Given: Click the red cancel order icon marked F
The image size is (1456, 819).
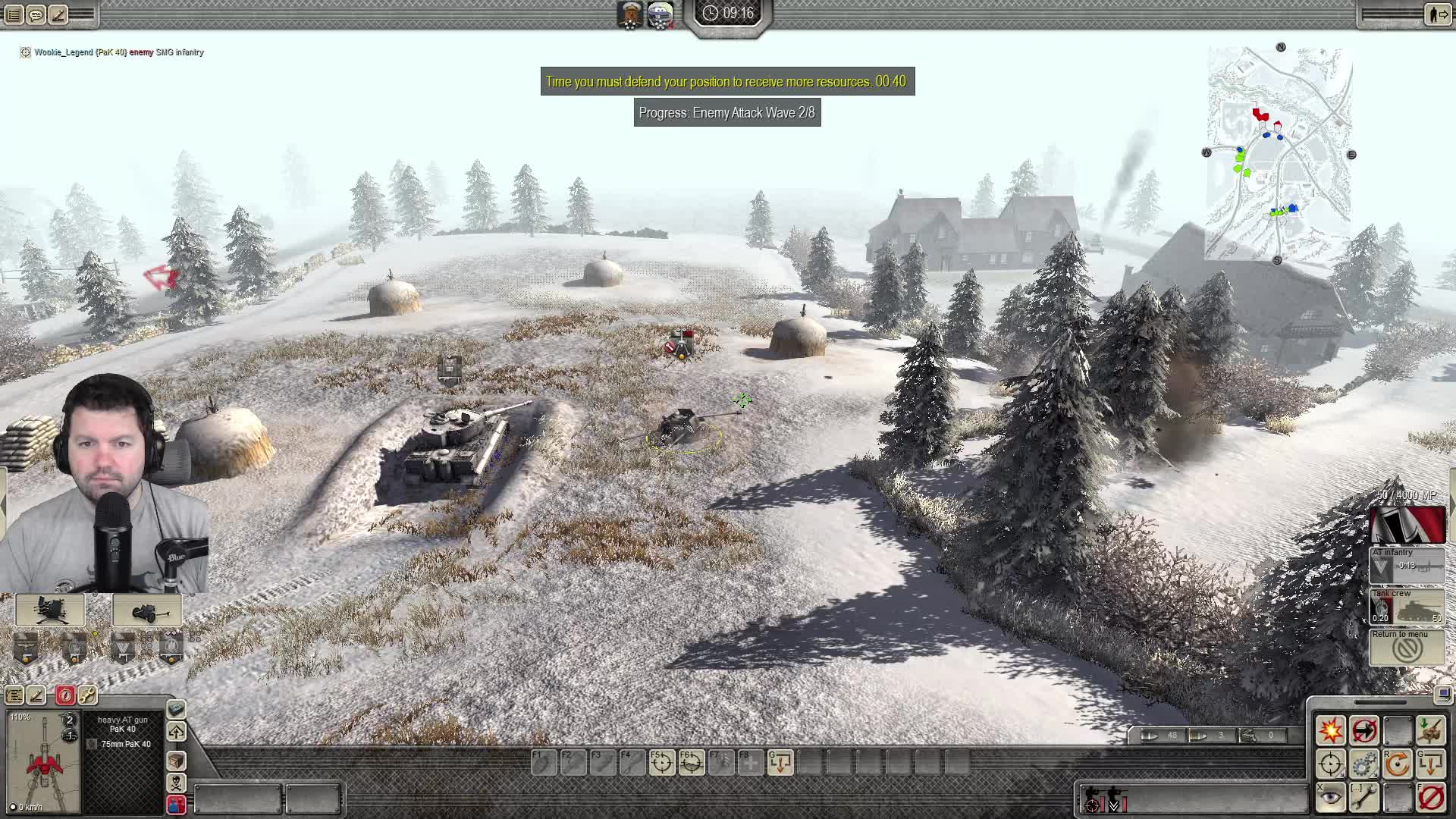Looking at the screenshot, I should click(x=1431, y=797).
